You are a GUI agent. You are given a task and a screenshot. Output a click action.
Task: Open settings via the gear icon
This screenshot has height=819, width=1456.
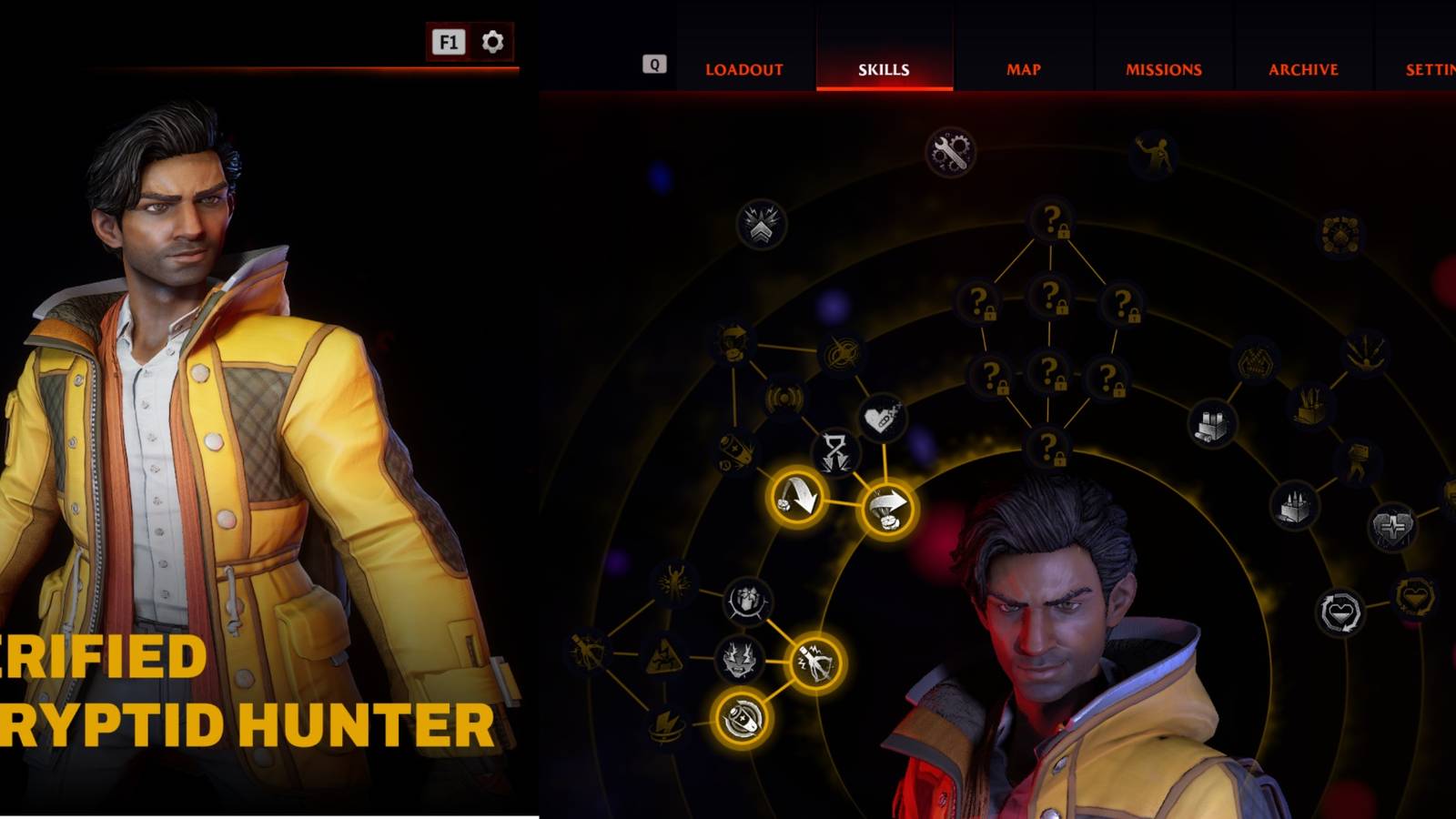(x=492, y=42)
